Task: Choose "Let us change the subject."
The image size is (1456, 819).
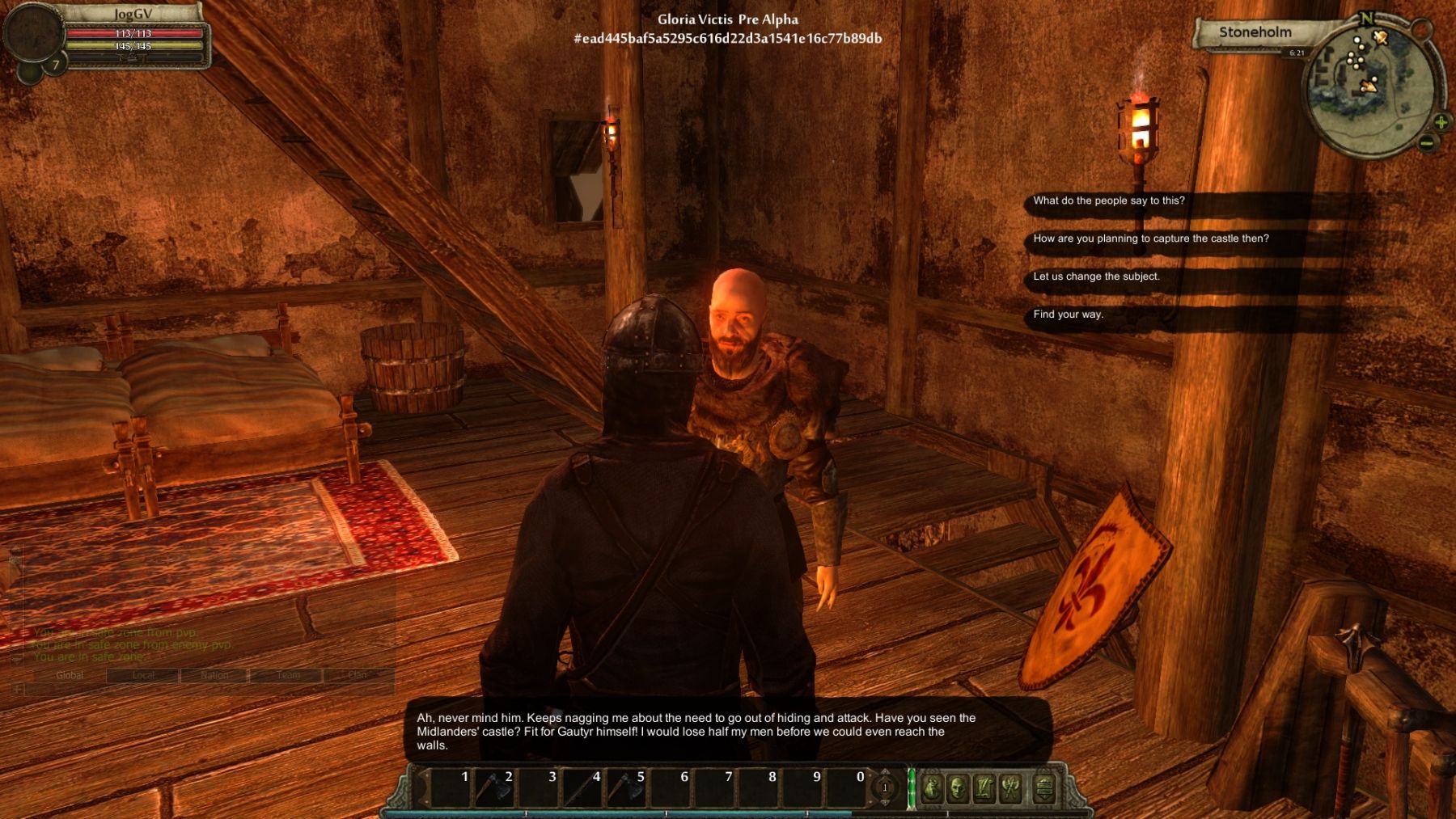Action: tap(1096, 277)
